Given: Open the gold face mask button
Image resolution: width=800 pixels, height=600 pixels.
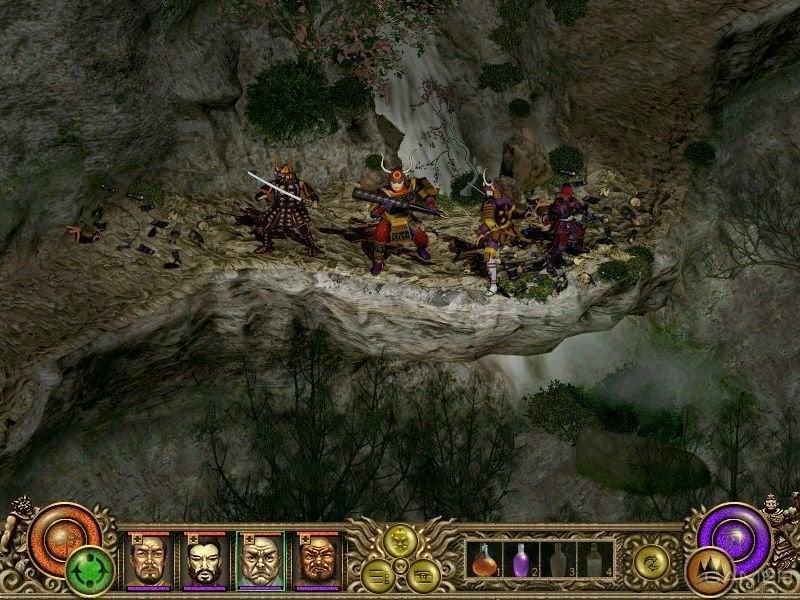Looking at the screenshot, I should coord(400,541).
